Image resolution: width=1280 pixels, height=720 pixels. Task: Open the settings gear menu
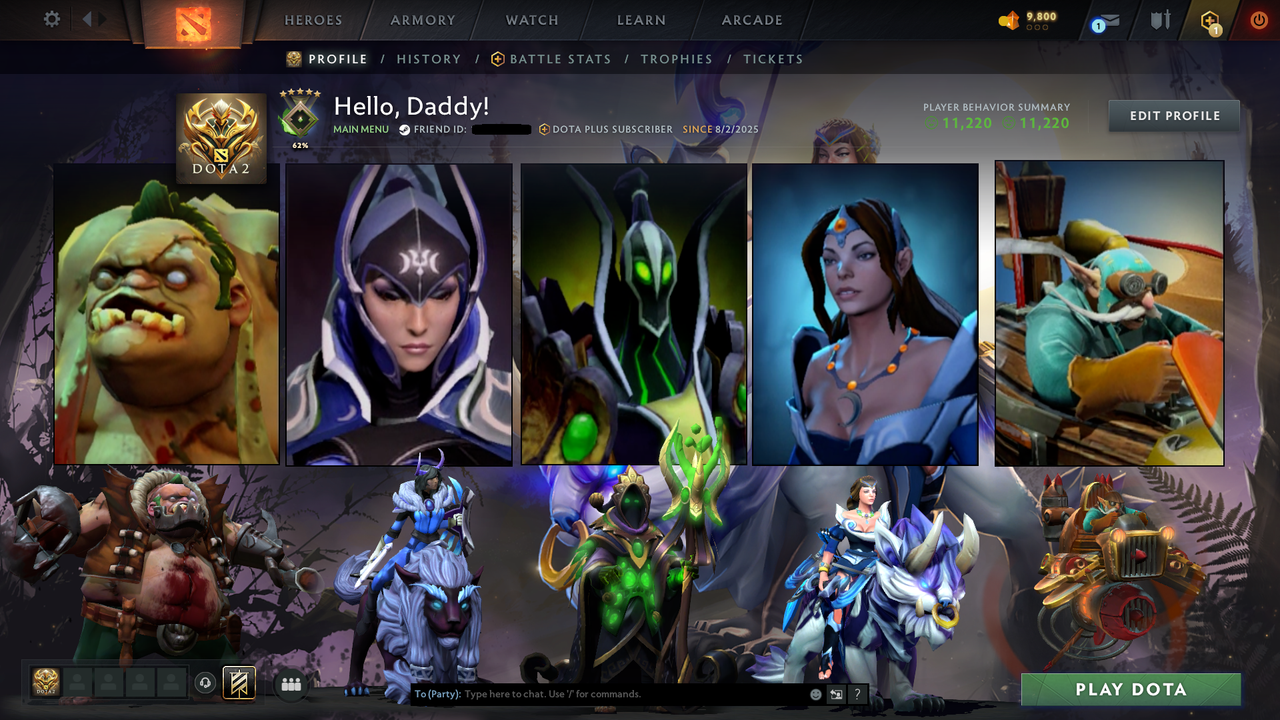click(x=51, y=18)
